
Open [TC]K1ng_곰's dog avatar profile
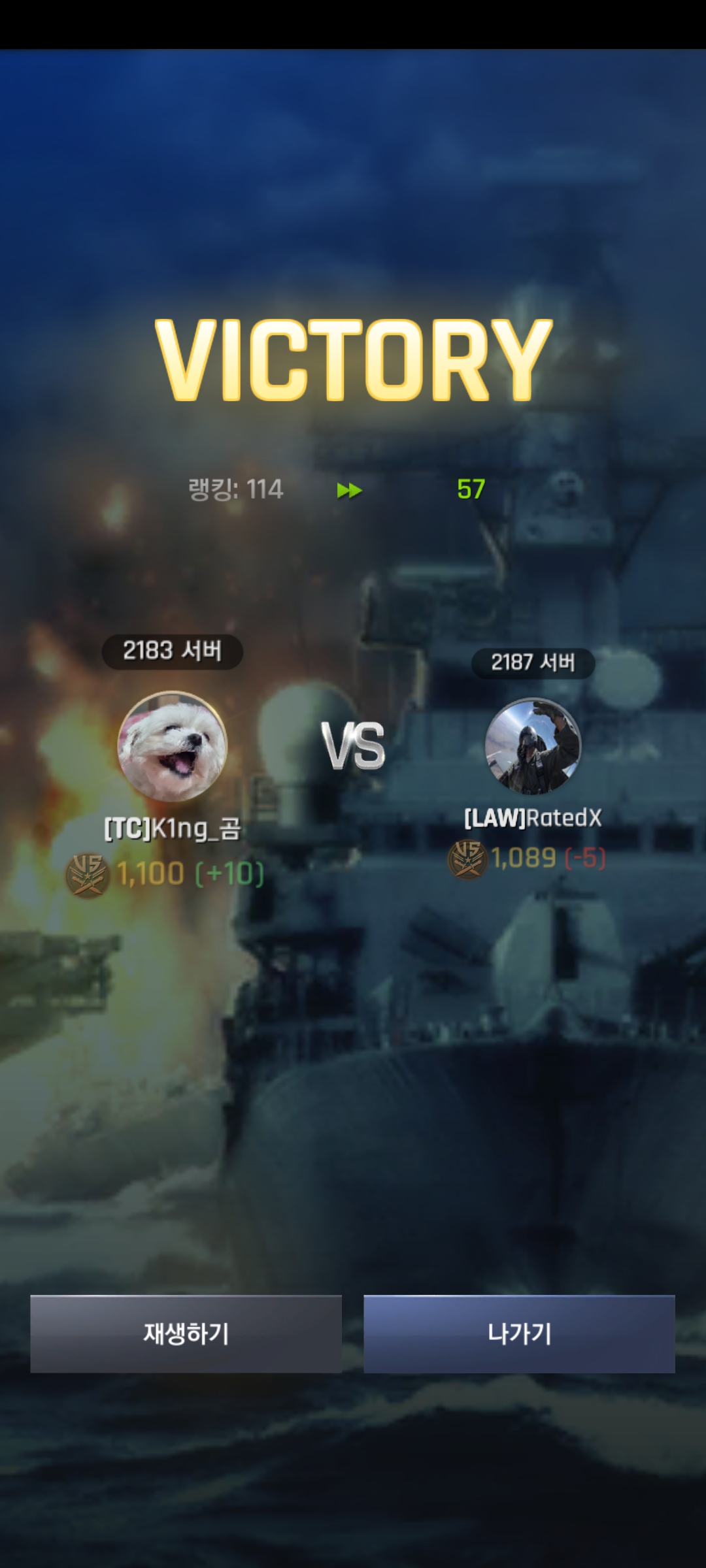173,746
